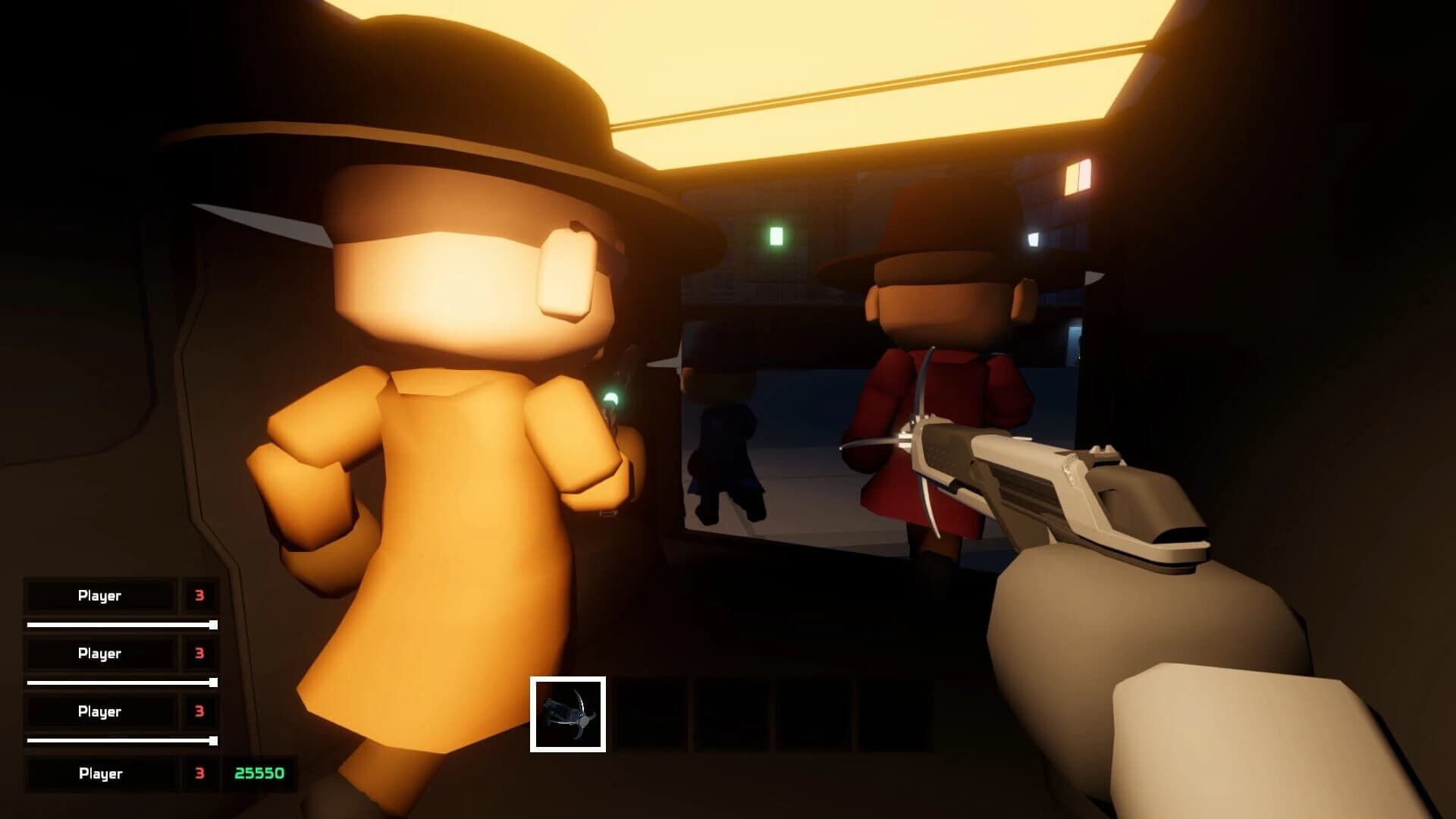The image size is (1456, 819).
Task: Click the green 25550 score counter
Action: tap(261, 773)
